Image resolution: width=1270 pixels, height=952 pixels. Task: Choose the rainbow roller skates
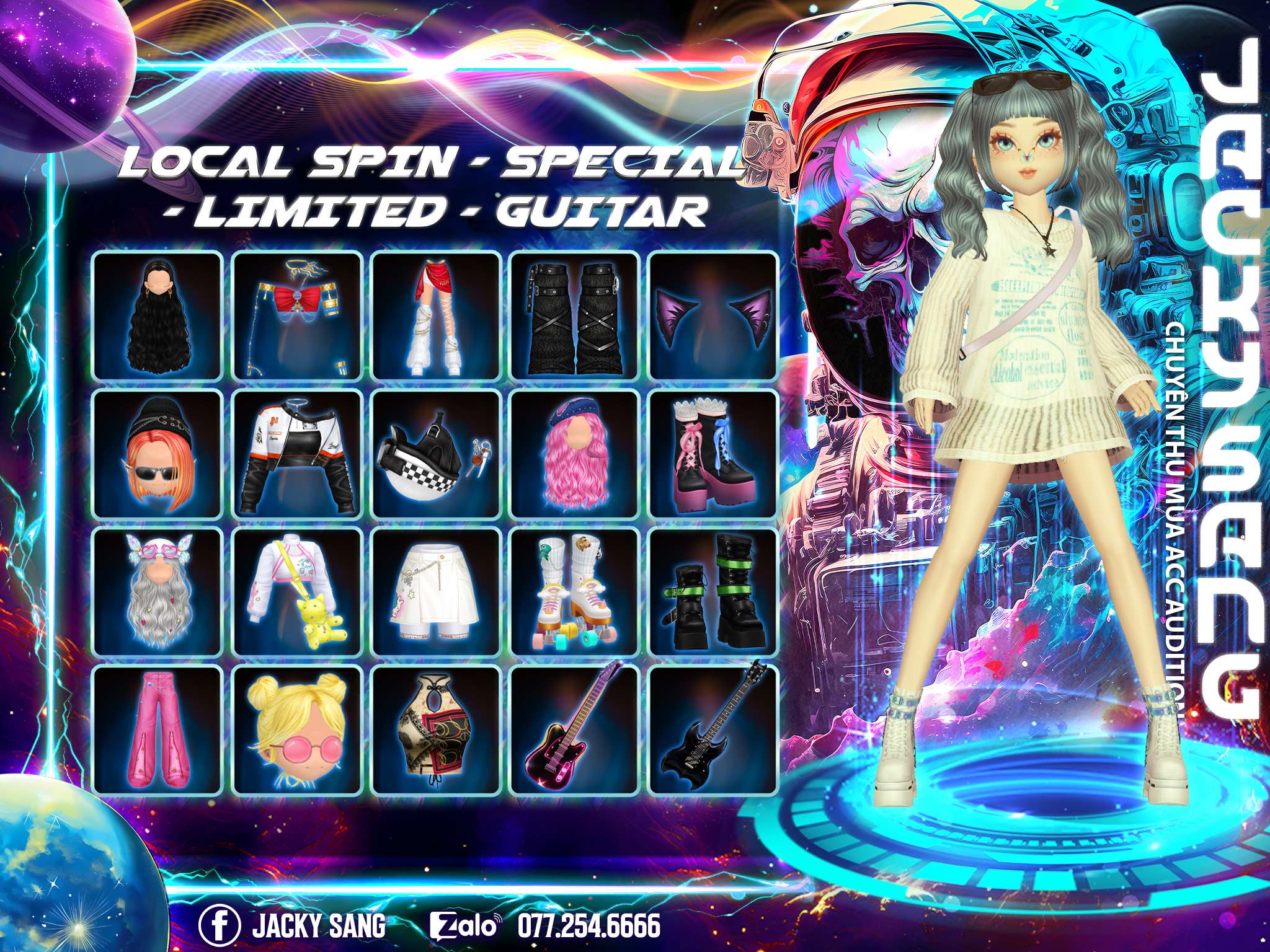click(575, 593)
